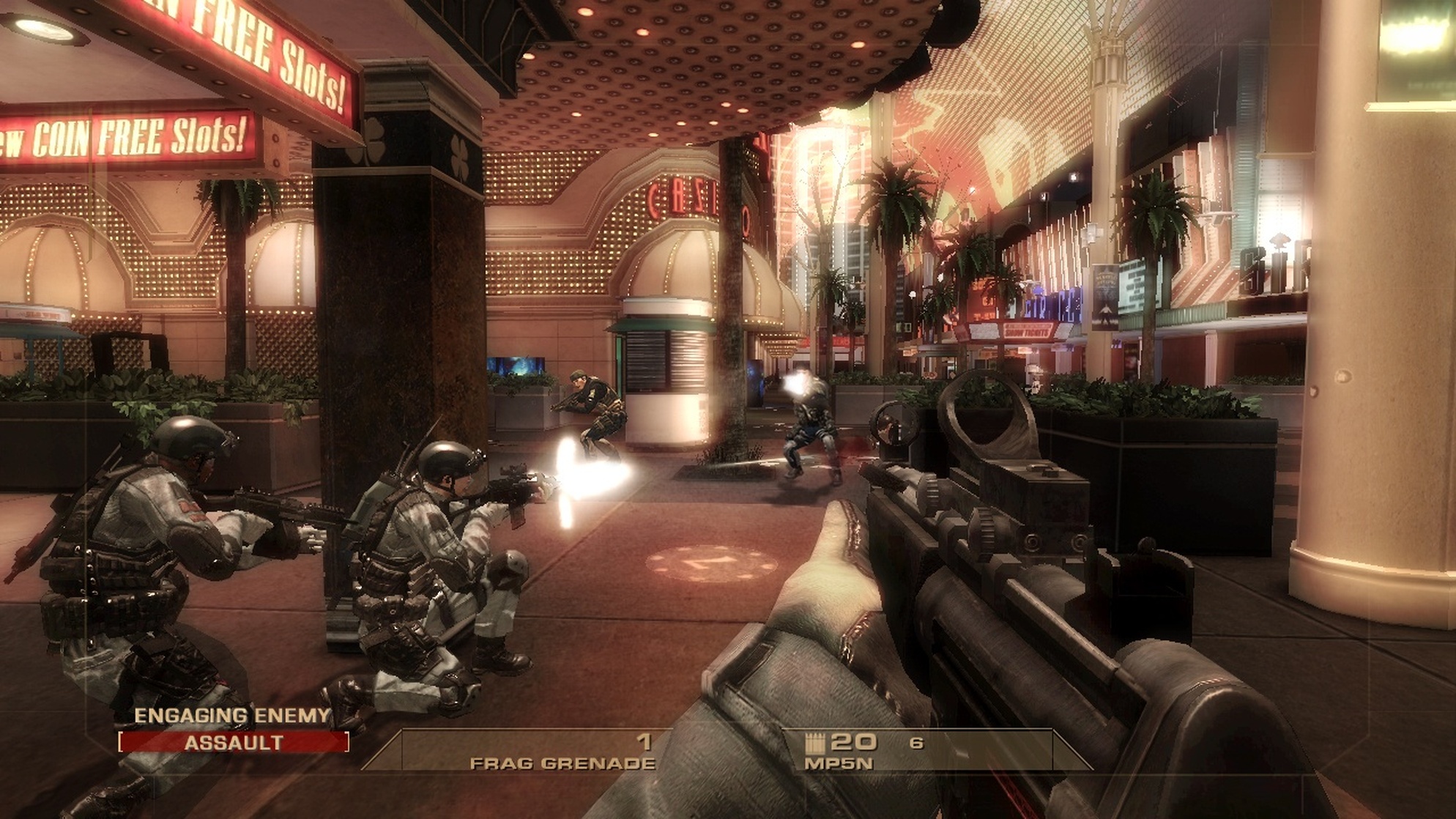Screen dimensions: 1456x819
Task: Toggle the red ASSAULT team mode bar
Action: tap(234, 742)
